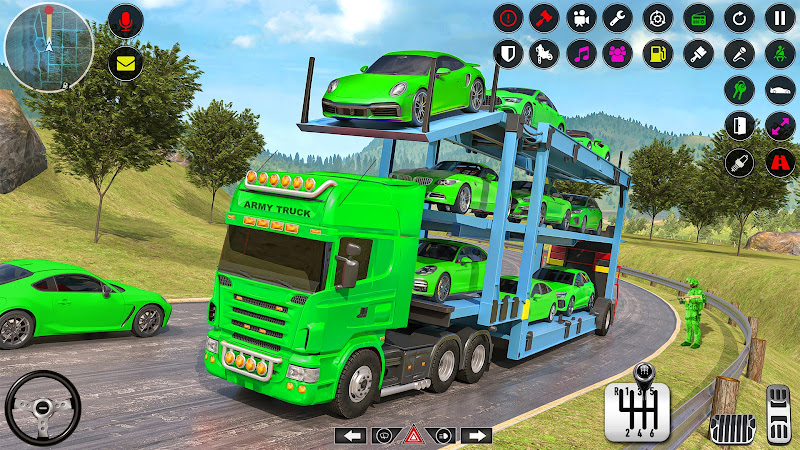
Task: Use the green car keys icon
Action: pyautogui.click(x=739, y=90)
